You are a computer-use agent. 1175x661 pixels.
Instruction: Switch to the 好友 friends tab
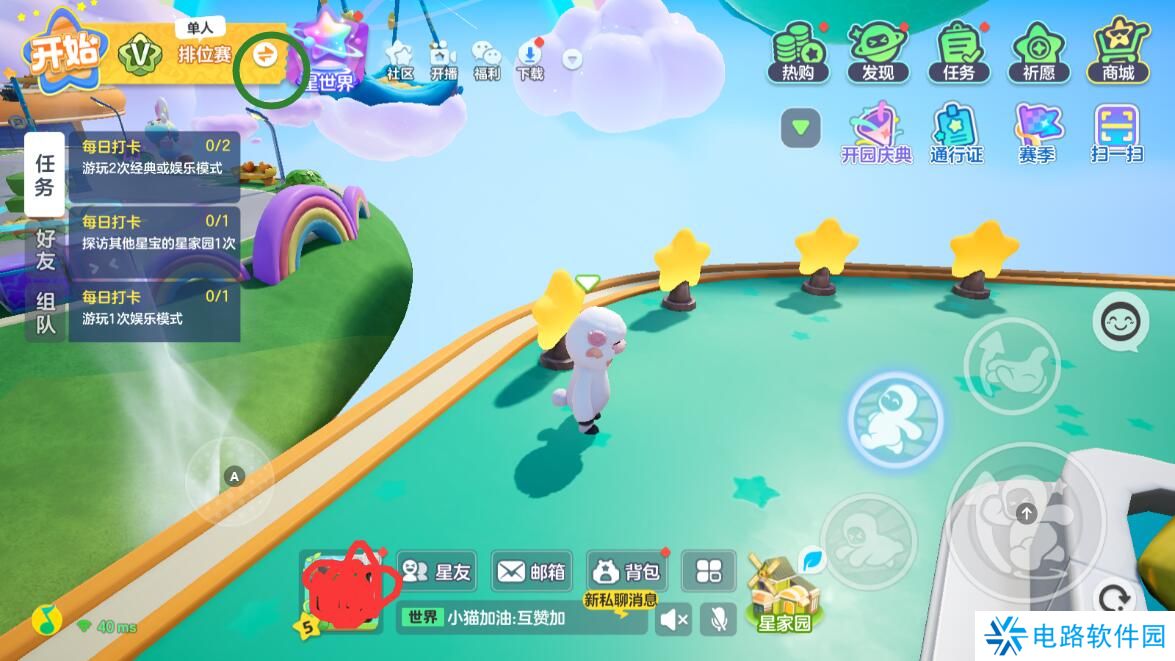(46, 249)
